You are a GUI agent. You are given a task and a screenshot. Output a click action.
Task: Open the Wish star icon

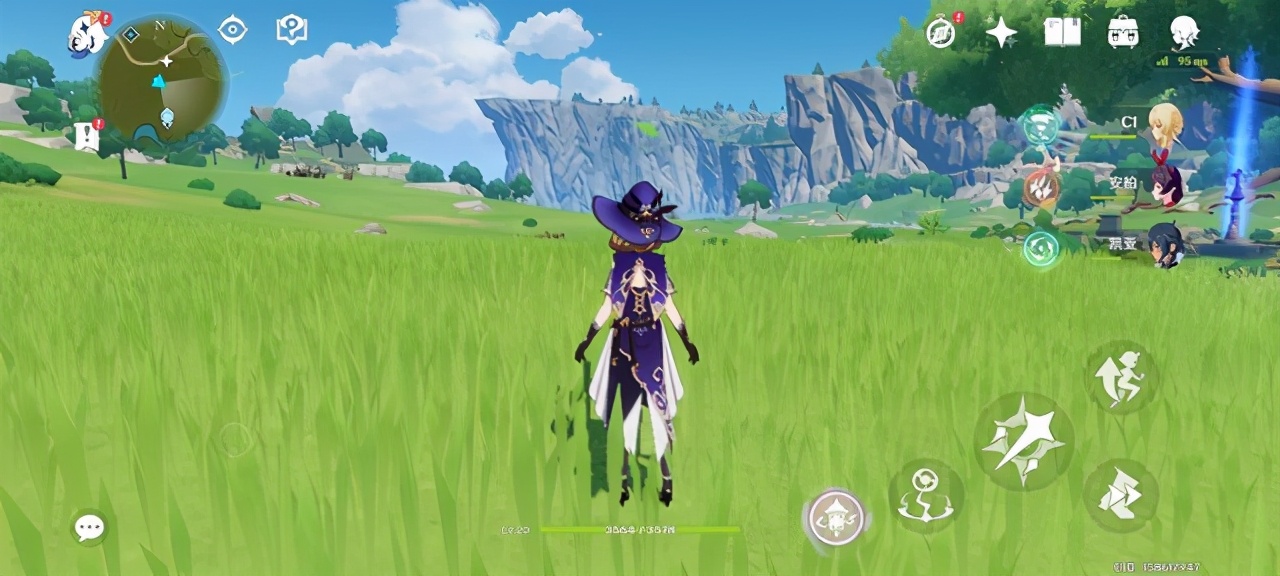[x=1001, y=33]
